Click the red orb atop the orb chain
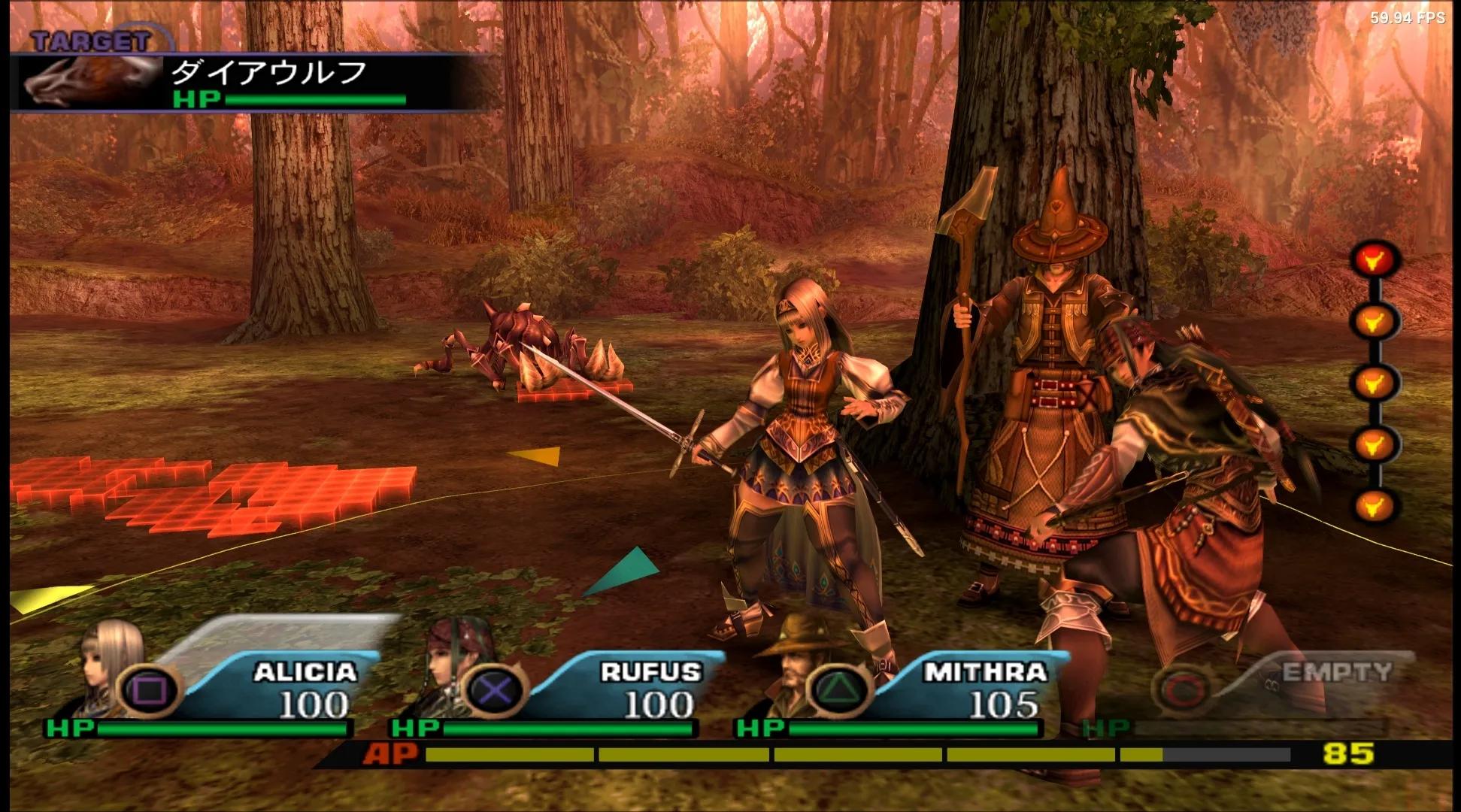This screenshot has height=812, width=1461. coord(1375,259)
